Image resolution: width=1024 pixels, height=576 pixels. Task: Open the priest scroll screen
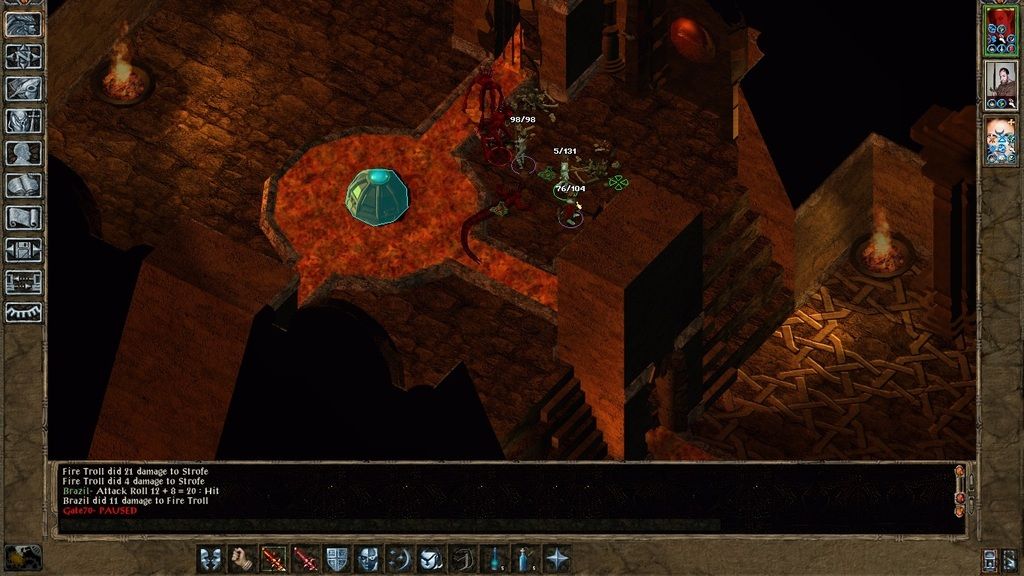pyautogui.click(x=23, y=218)
